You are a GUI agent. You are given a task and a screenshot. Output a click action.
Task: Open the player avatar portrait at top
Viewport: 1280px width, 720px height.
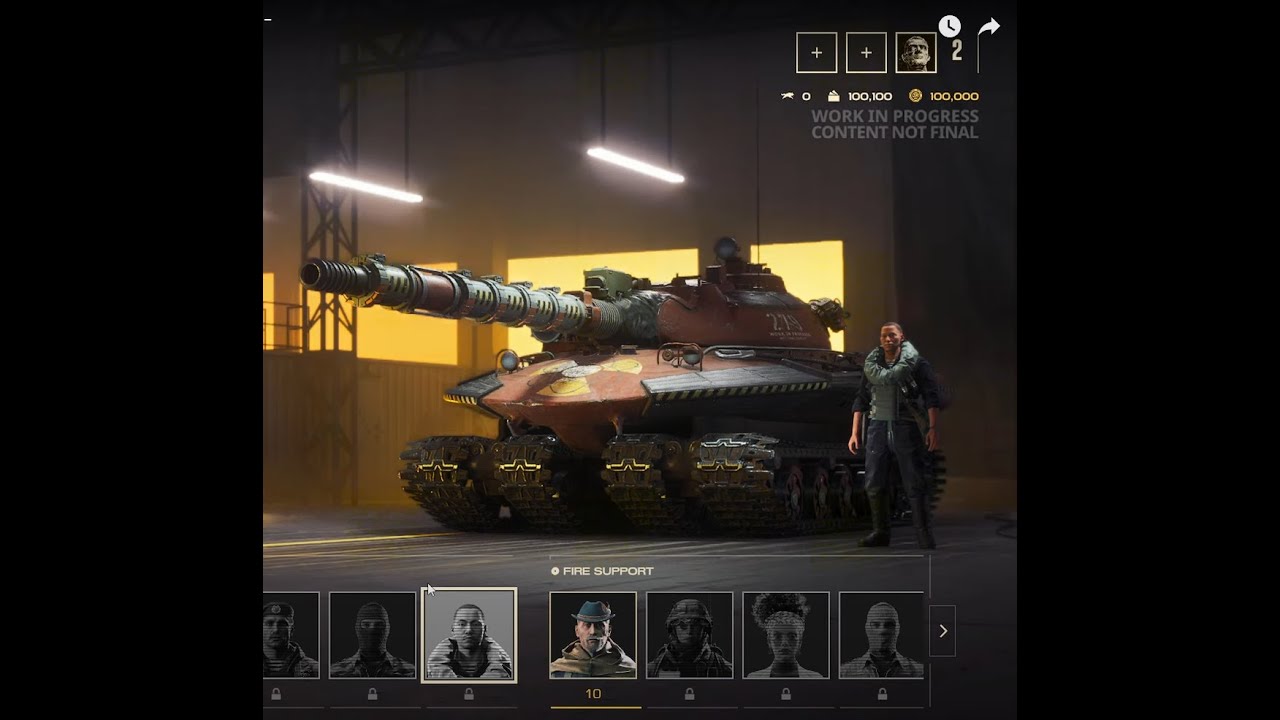pyautogui.click(x=916, y=53)
